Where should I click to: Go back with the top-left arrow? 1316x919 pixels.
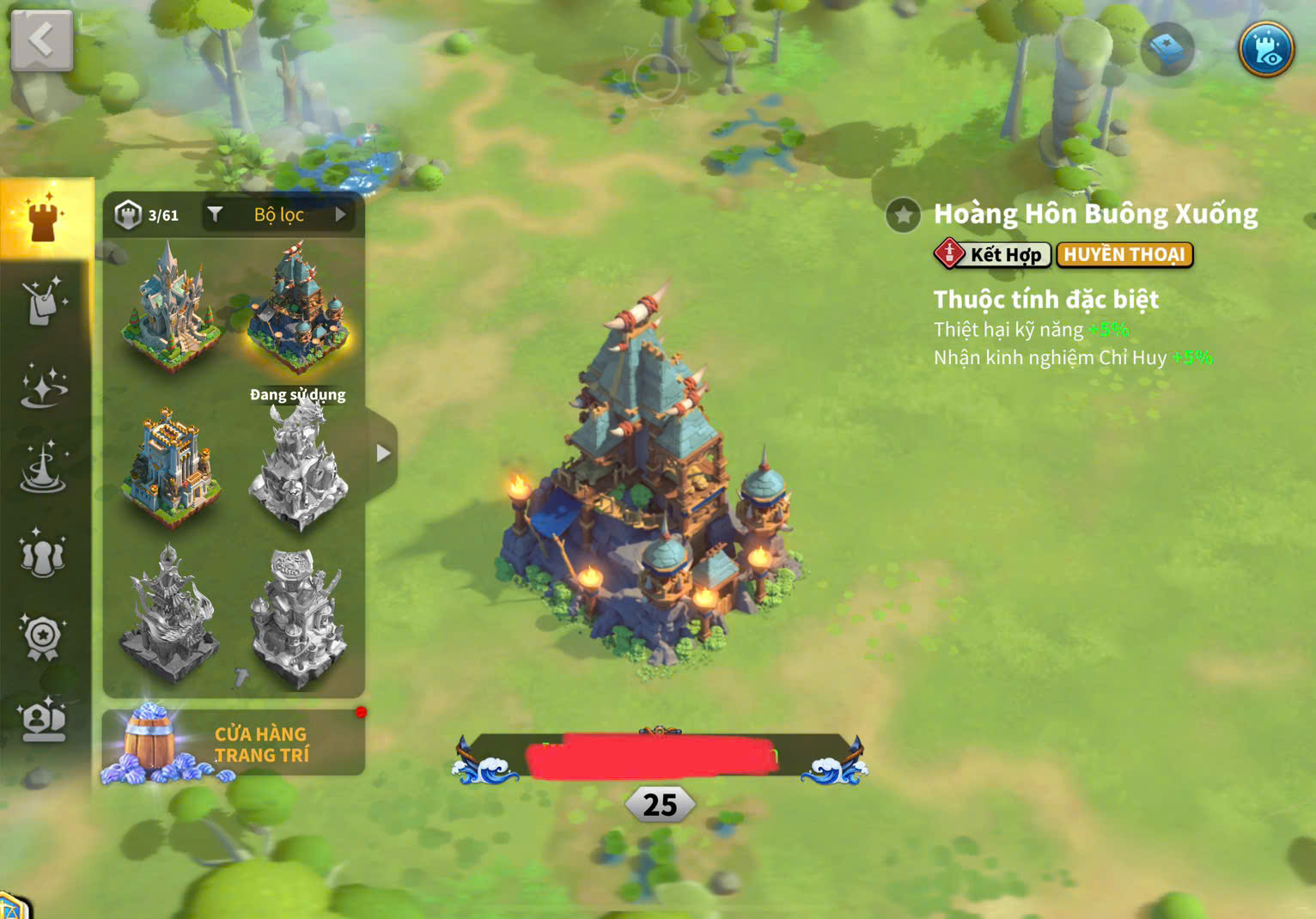tap(40, 40)
